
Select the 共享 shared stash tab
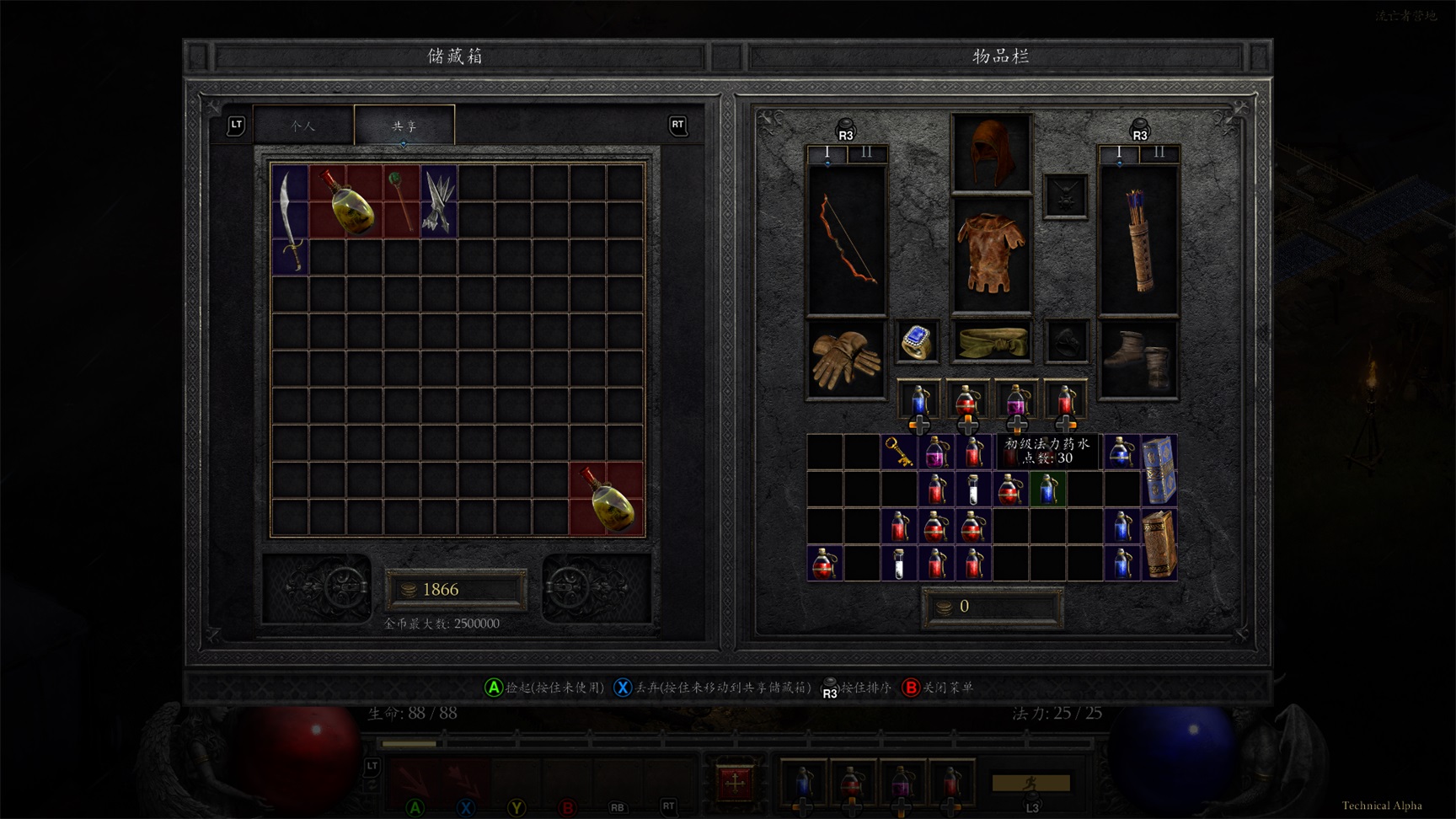click(x=404, y=126)
